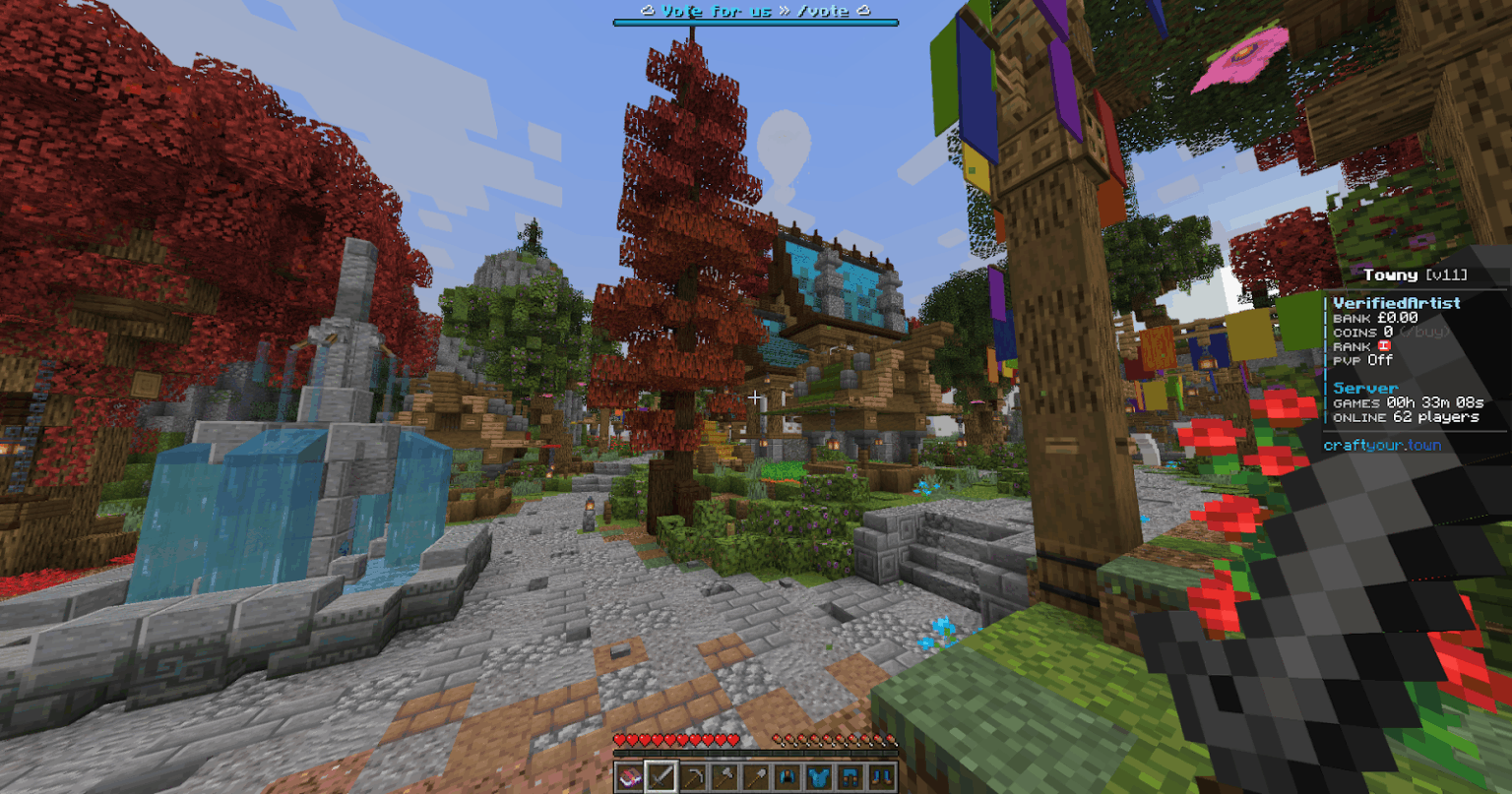Click the red RANK badge icon
This screenshot has width=1512, height=794.
pyautogui.click(x=1384, y=346)
